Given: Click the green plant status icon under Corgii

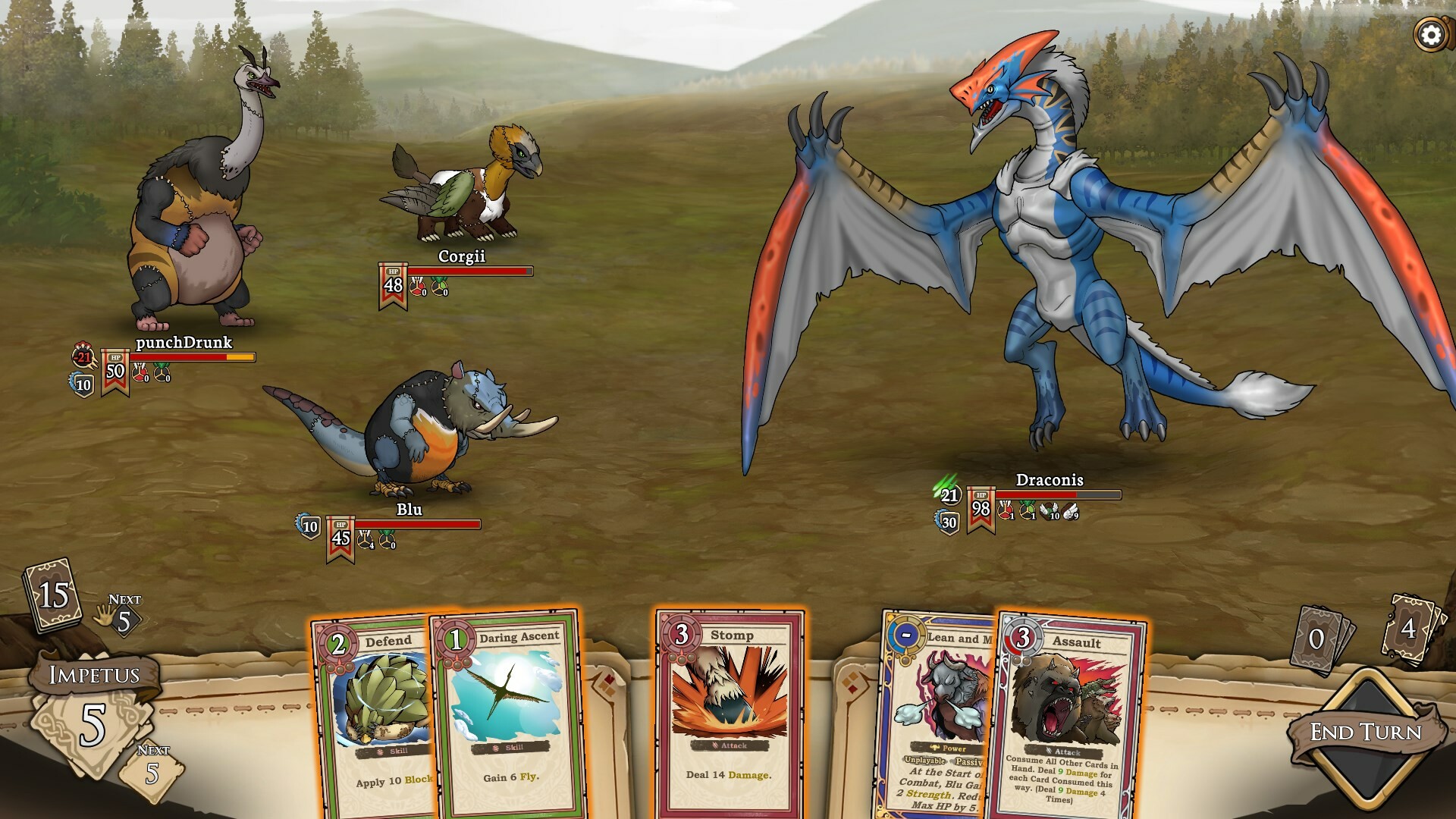Looking at the screenshot, I should coord(438,287).
